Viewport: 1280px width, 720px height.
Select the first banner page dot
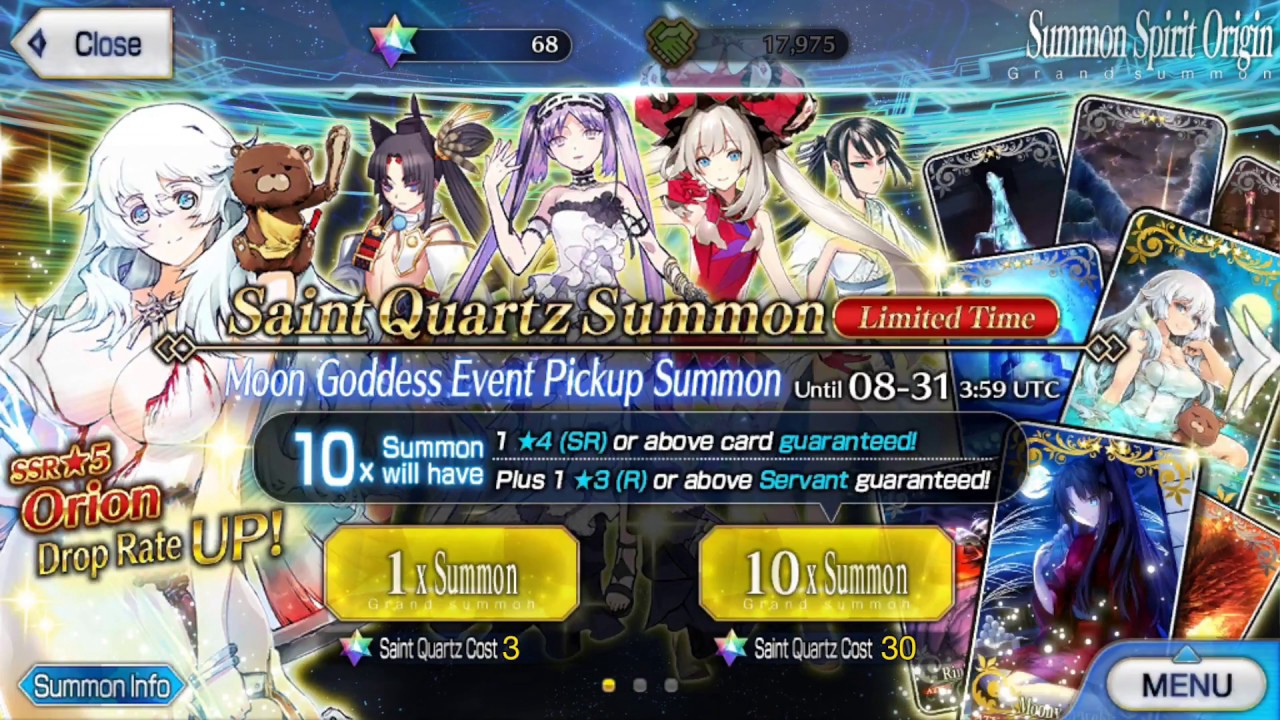click(x=608, y=685)
